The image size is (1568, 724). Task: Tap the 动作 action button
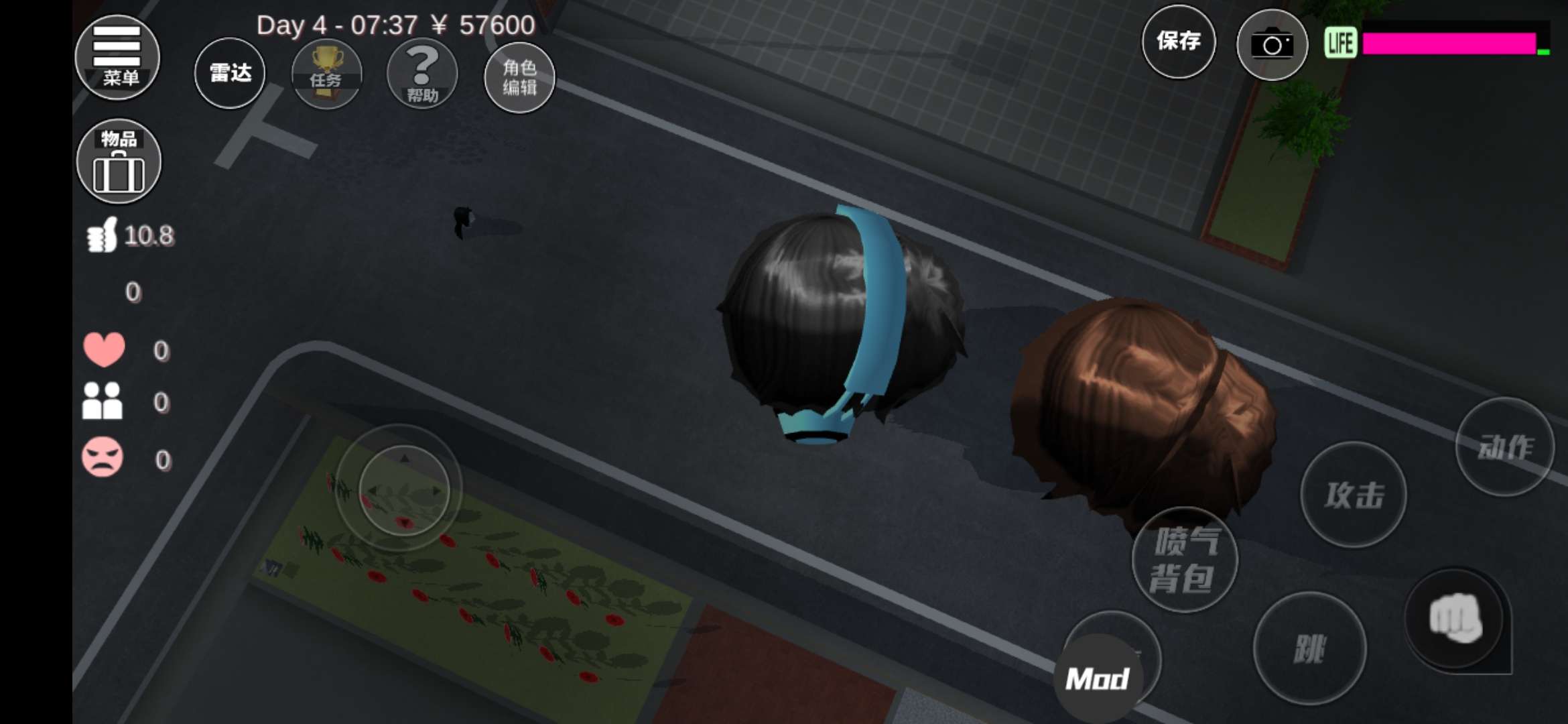tap(1505, 446)
